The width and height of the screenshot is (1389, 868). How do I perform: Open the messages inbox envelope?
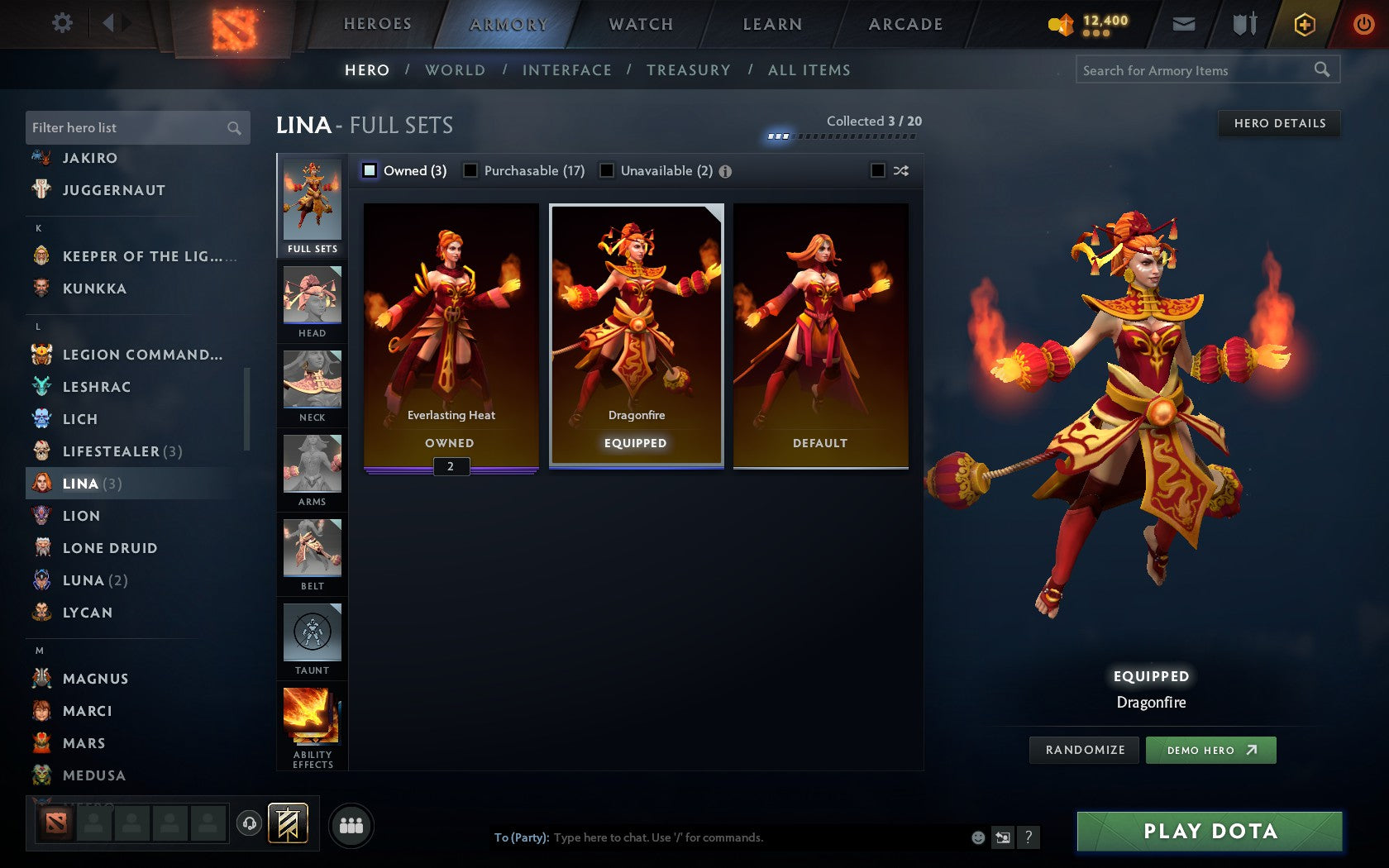click(1184, 24)
